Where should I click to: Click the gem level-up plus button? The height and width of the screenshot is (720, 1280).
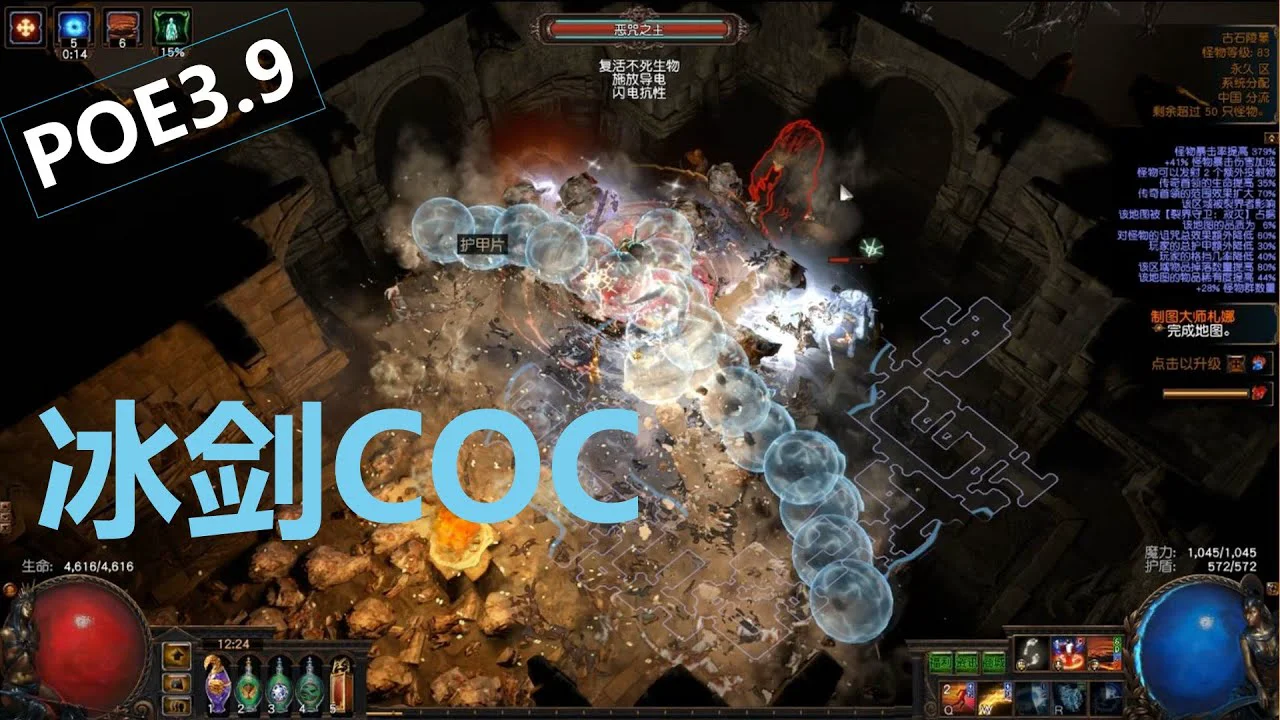(1236, 364)
